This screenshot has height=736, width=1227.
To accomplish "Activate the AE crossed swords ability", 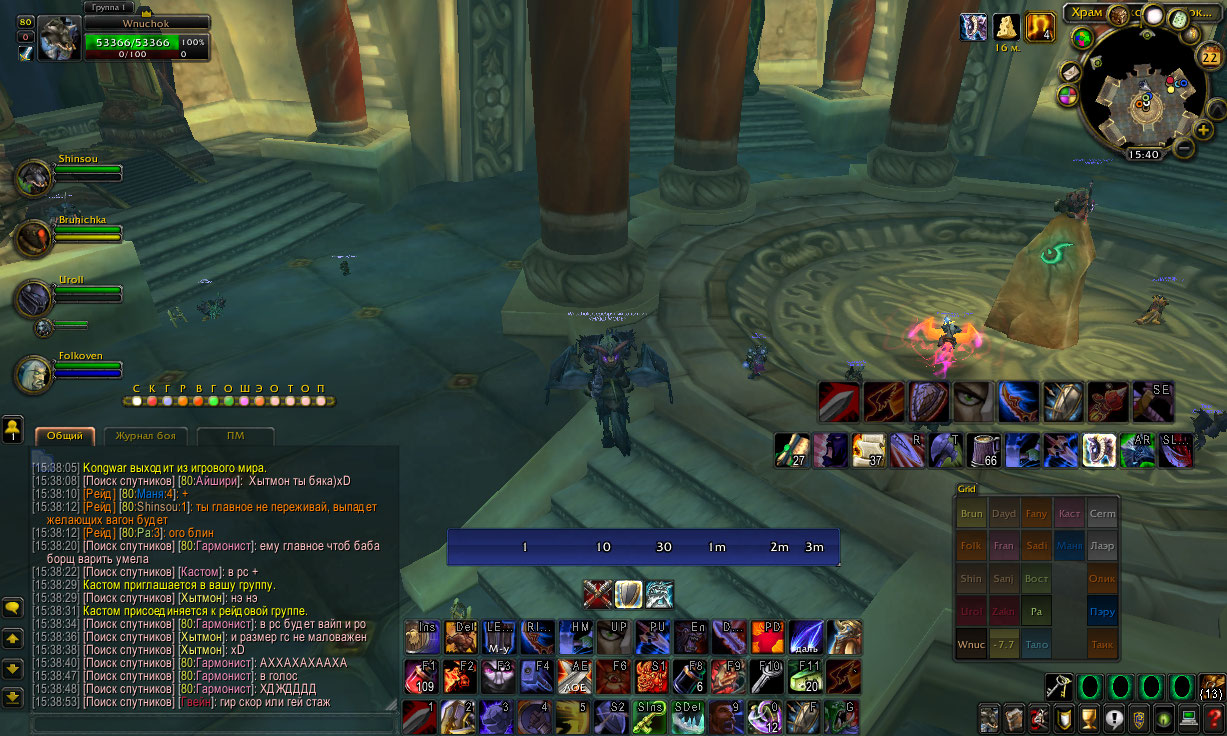I will coord(575,677).
